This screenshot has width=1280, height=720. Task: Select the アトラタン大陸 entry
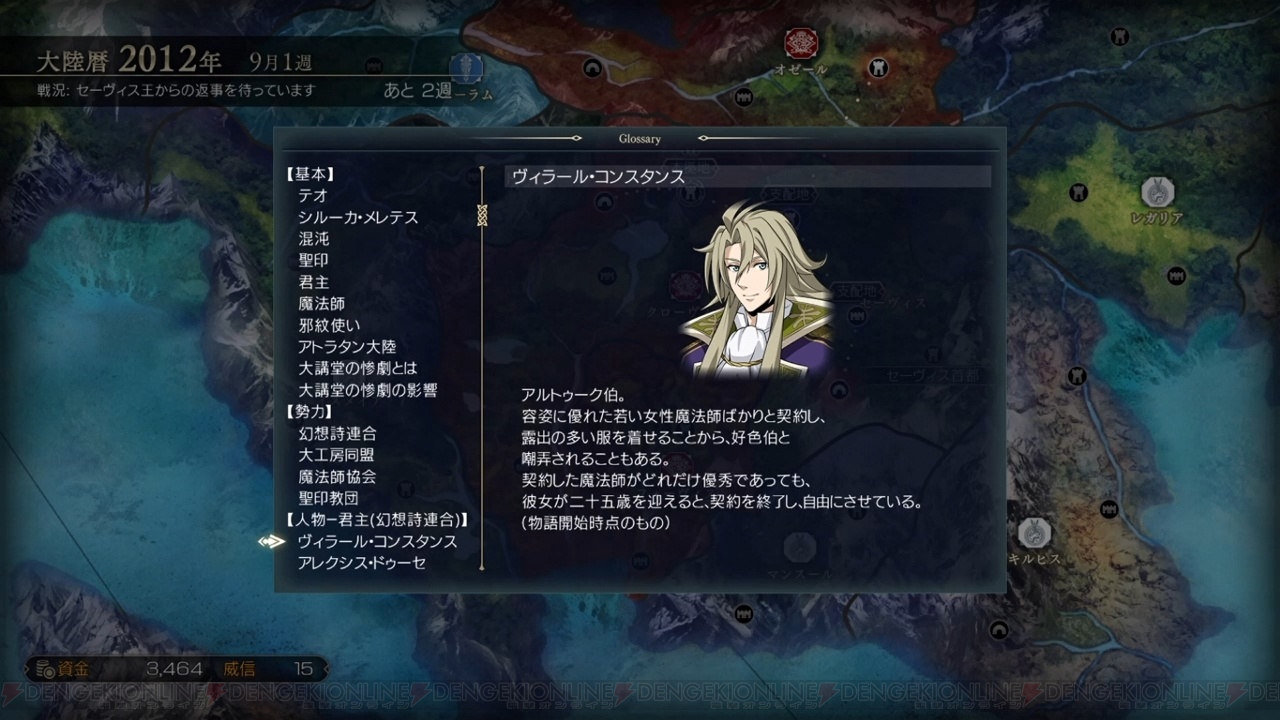point(347,347)
